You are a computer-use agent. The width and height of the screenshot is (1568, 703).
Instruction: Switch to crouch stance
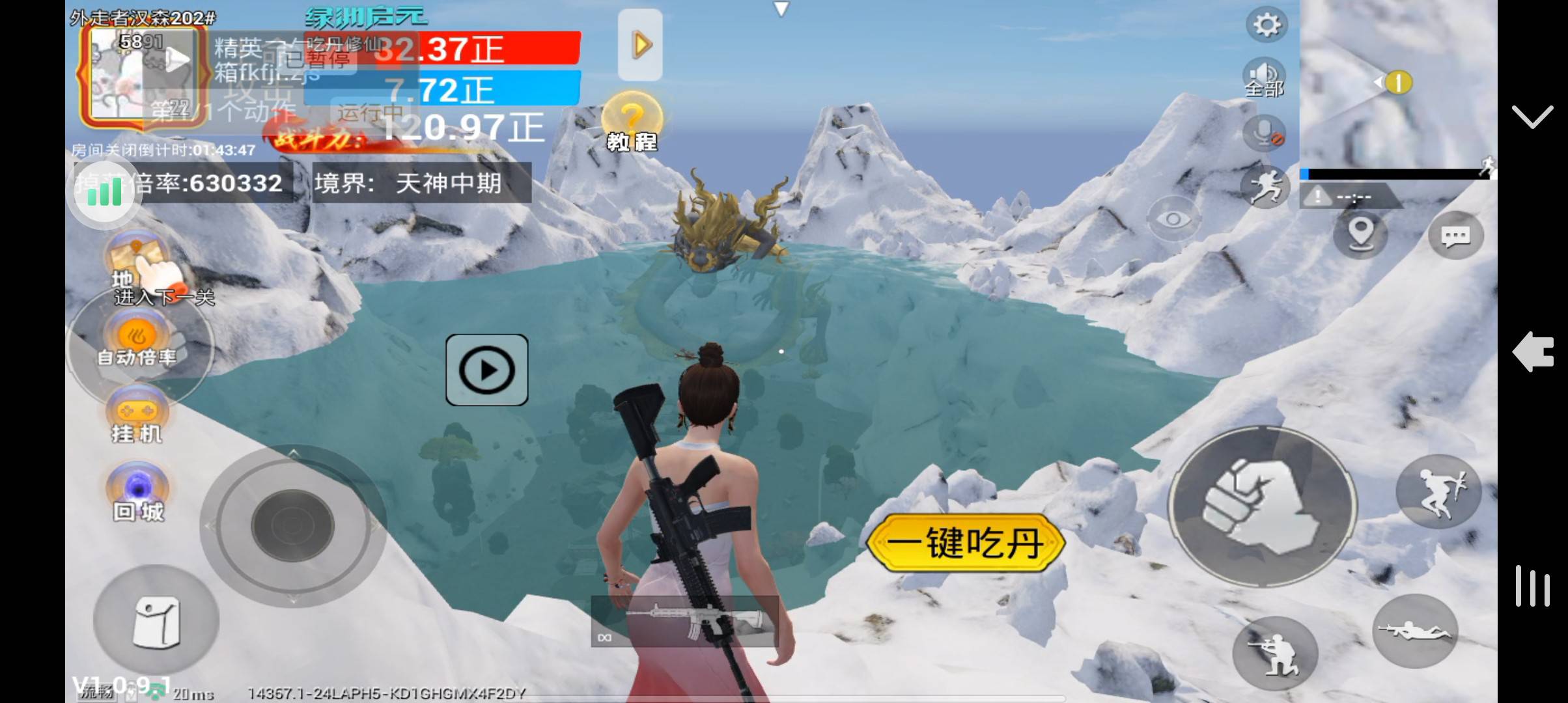pyautogui.click(x=1274, y=653)
